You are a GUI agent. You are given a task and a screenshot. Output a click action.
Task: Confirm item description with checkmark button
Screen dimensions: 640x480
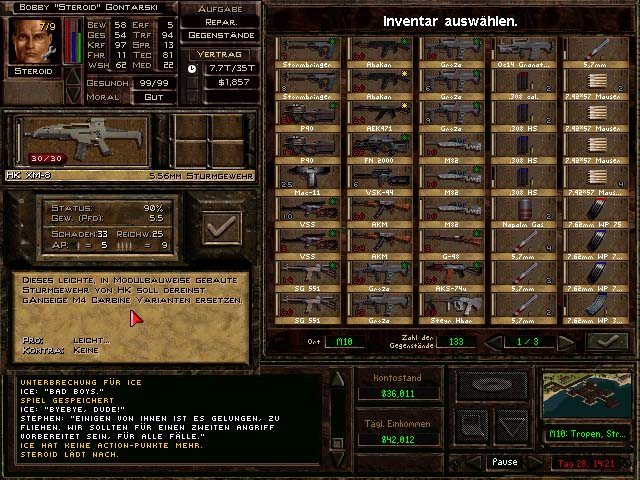(221, 227)
